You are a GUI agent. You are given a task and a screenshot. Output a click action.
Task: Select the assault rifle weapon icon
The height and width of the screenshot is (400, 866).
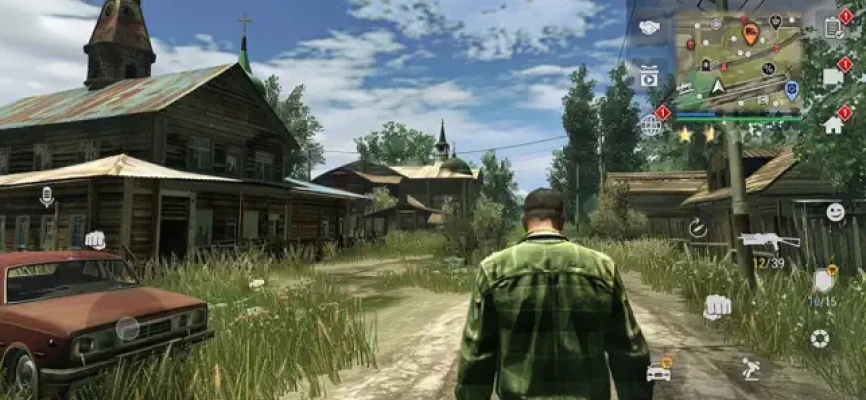[x=769, y=241]
